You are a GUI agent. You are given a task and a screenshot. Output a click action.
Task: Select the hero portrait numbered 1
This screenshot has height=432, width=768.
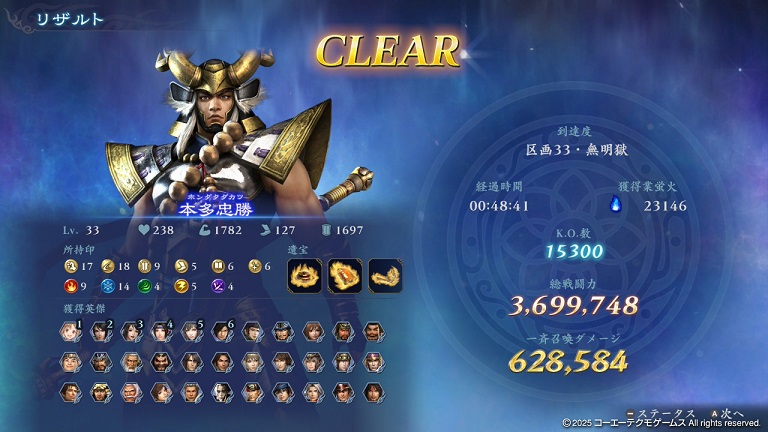(x=70, y=331)
